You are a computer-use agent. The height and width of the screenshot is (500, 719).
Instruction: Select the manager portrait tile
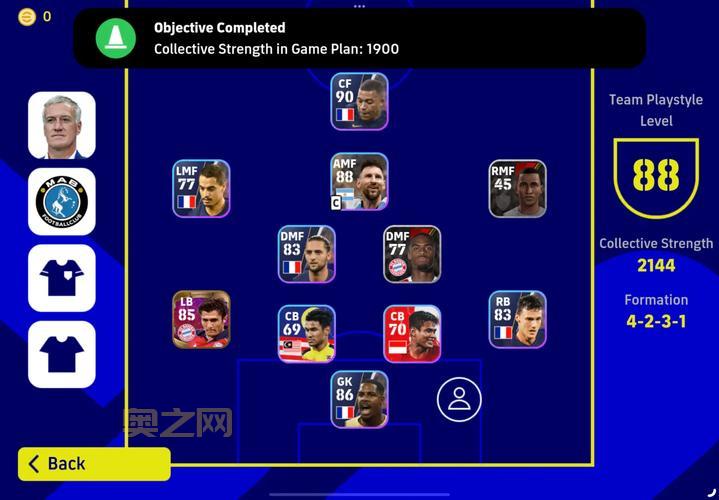(62, 125)
